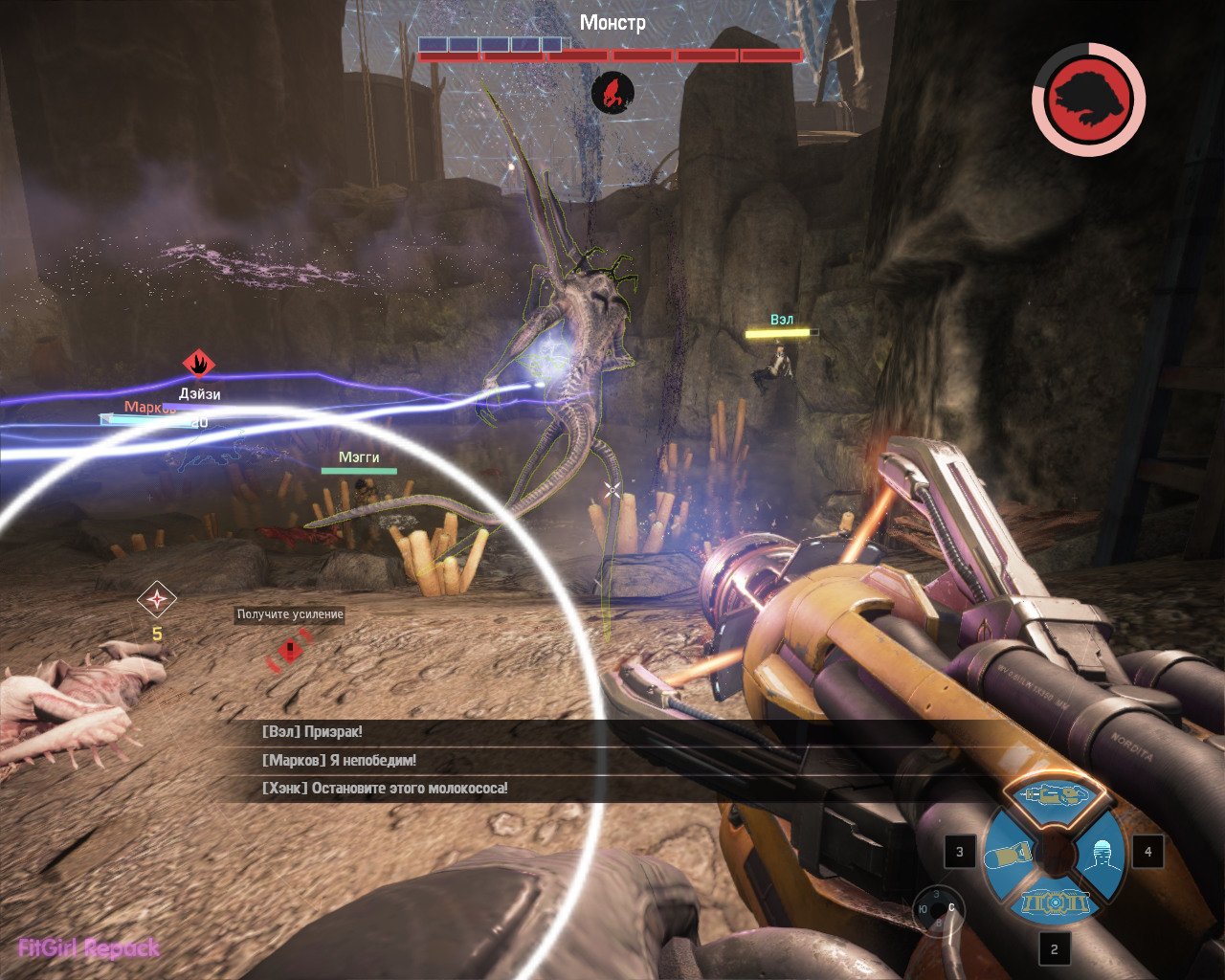Select the red buff objective marker

pyautogui.click(x=290, y=651)
